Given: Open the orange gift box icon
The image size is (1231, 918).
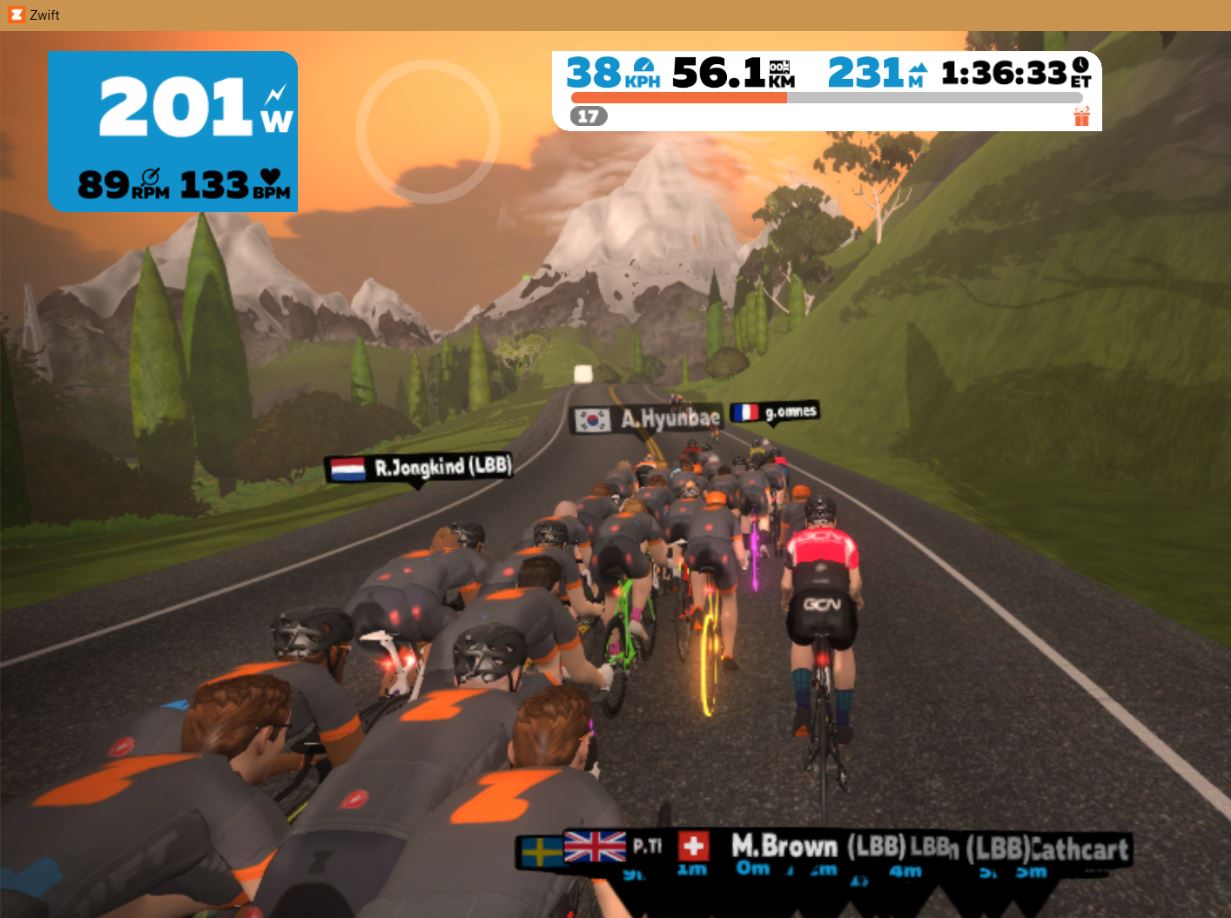Looking at the screenshot, I should click(1081, 117).
